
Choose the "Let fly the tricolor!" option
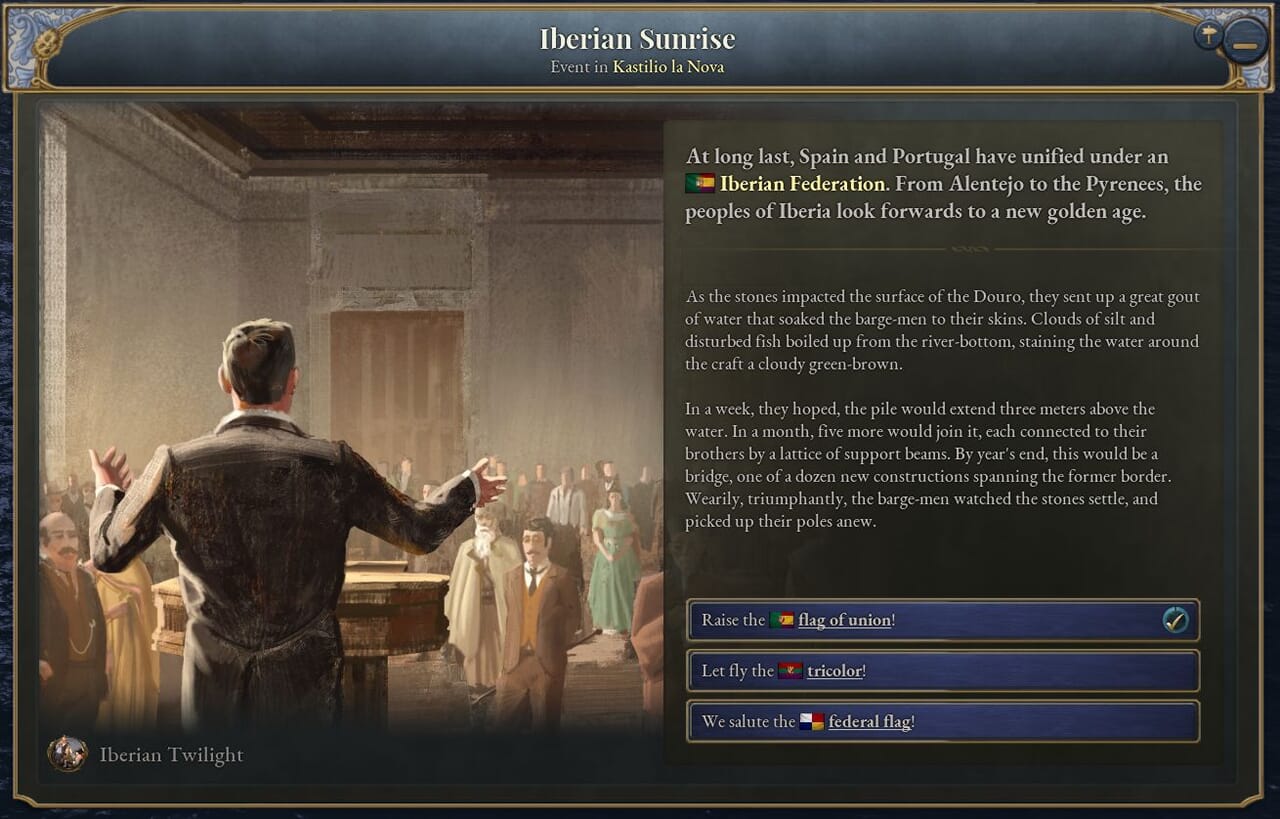(x=942, y=671)
